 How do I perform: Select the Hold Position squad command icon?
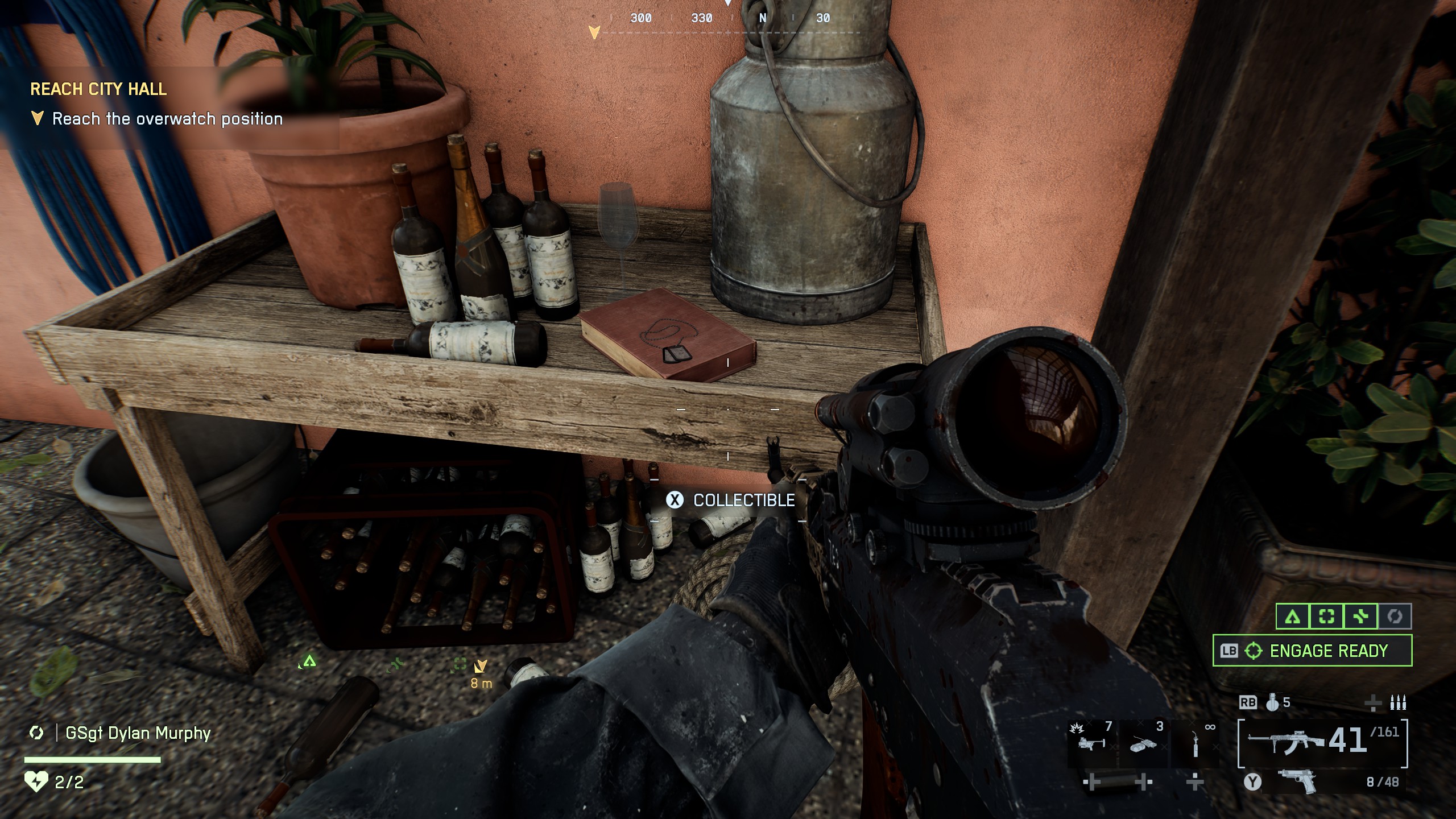pos(1326,617)
